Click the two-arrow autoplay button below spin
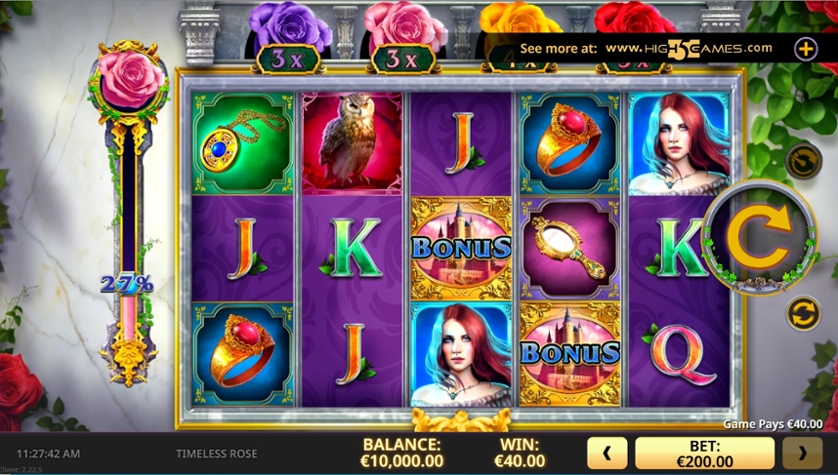The image size is (838, 475). tap(803, 313)
